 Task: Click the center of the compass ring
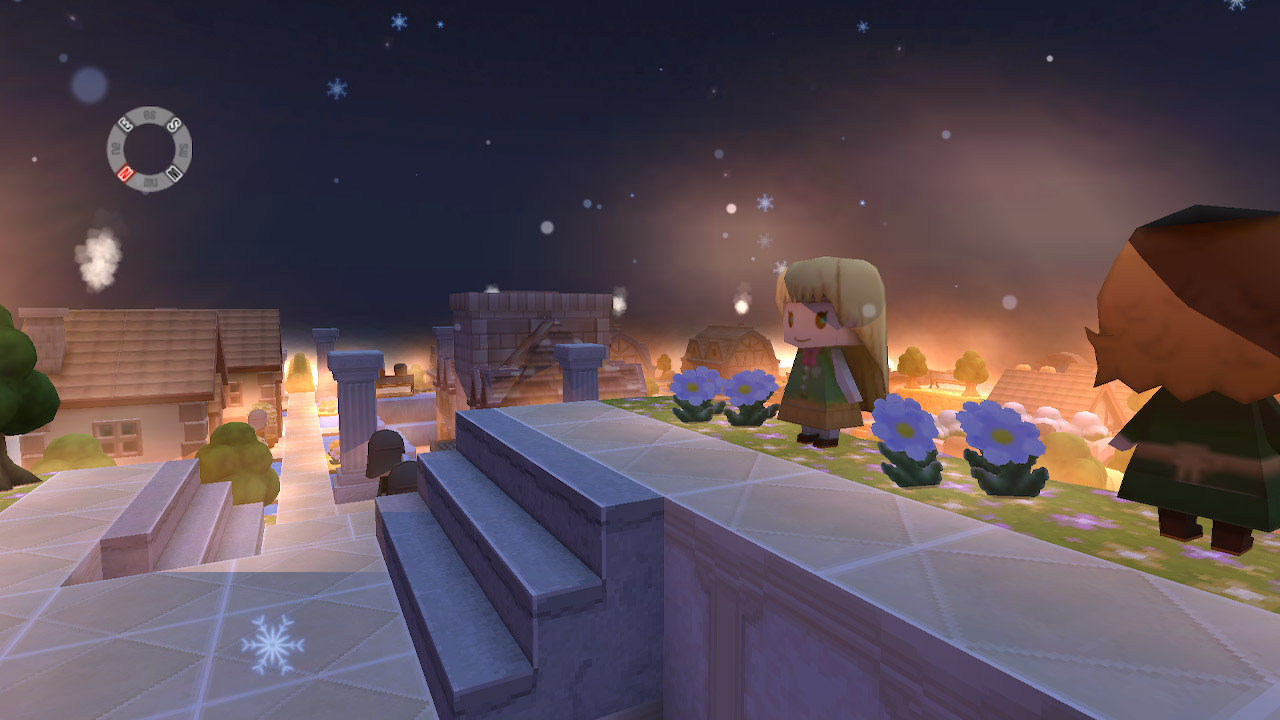[x=149, y=149]
